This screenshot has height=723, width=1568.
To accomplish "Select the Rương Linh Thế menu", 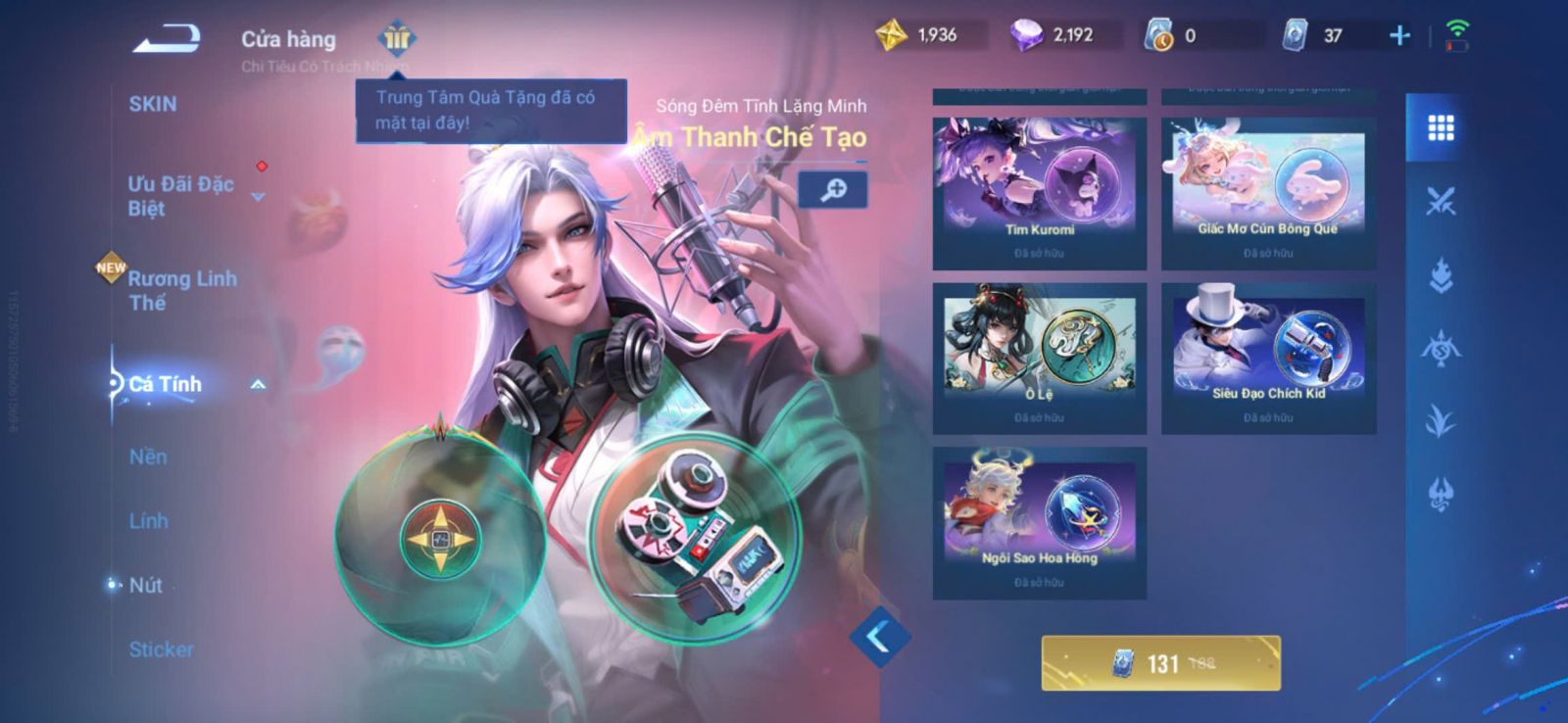I will (182, 290).
